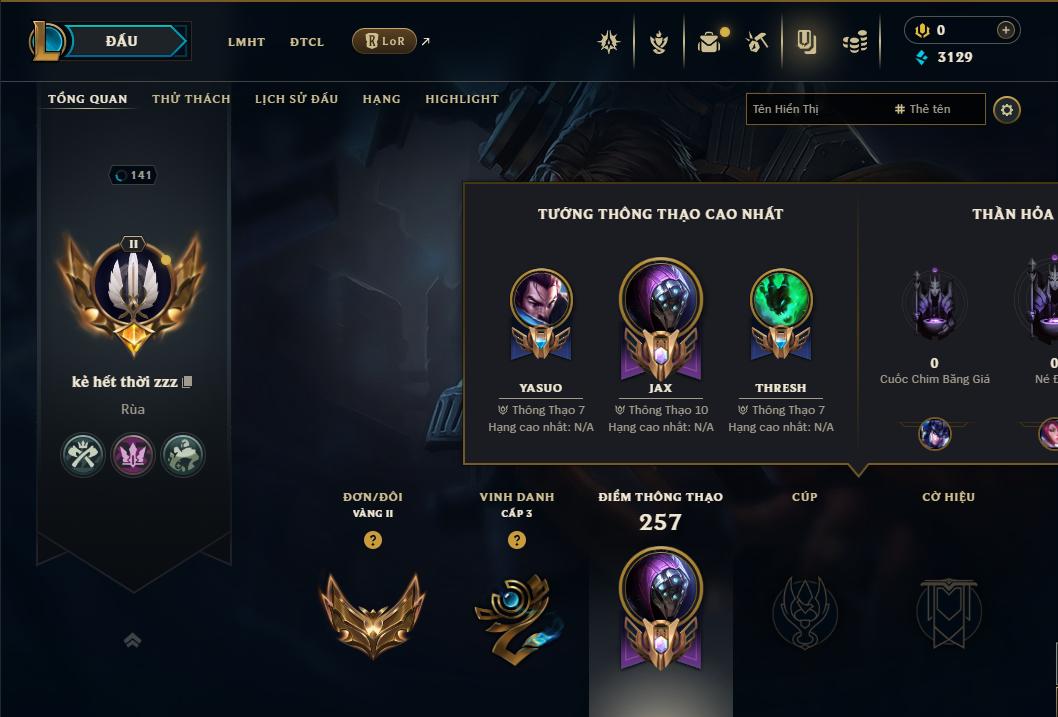Viewport: 1058px width, 717px height.
Task: Launch the LoR external link
Action: (x=385, y=41)
